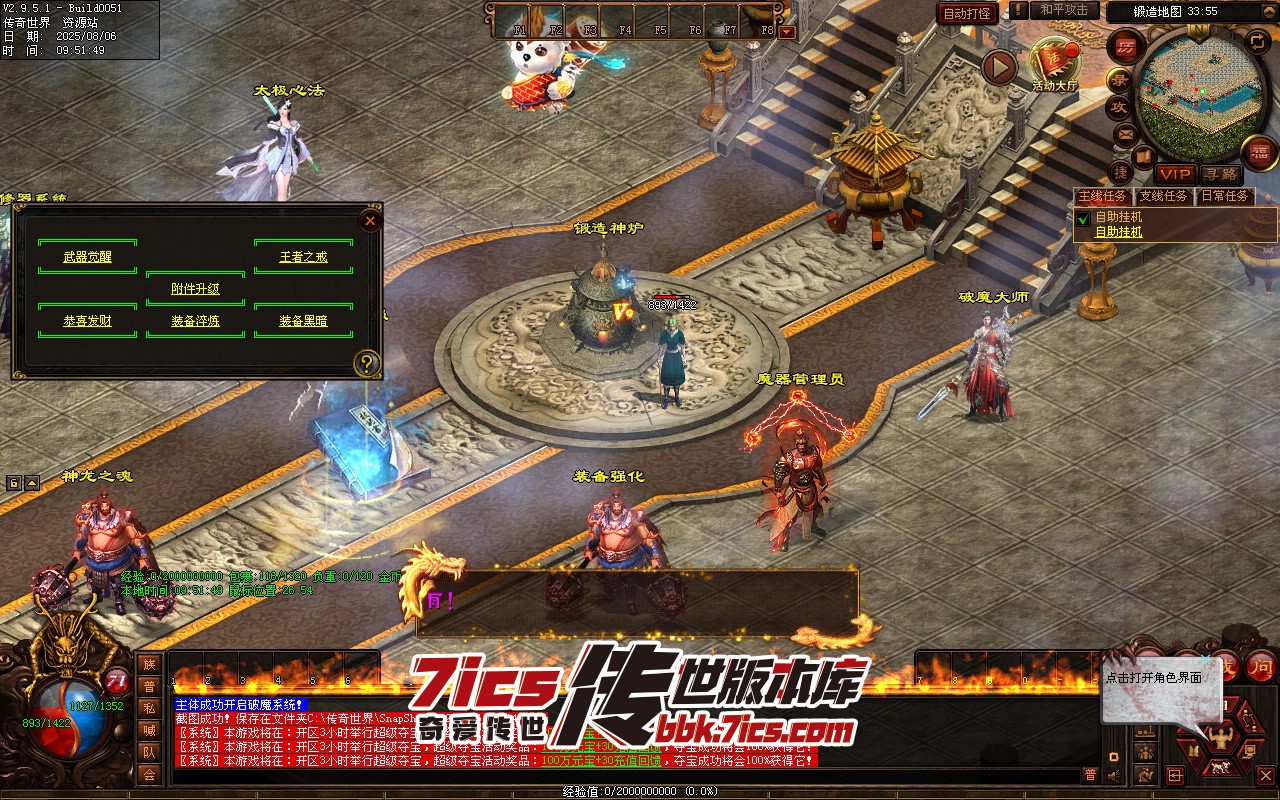Viewport: 1280px width, 800px height.
Task: Click the question mark help button
Action: point(368,363)
